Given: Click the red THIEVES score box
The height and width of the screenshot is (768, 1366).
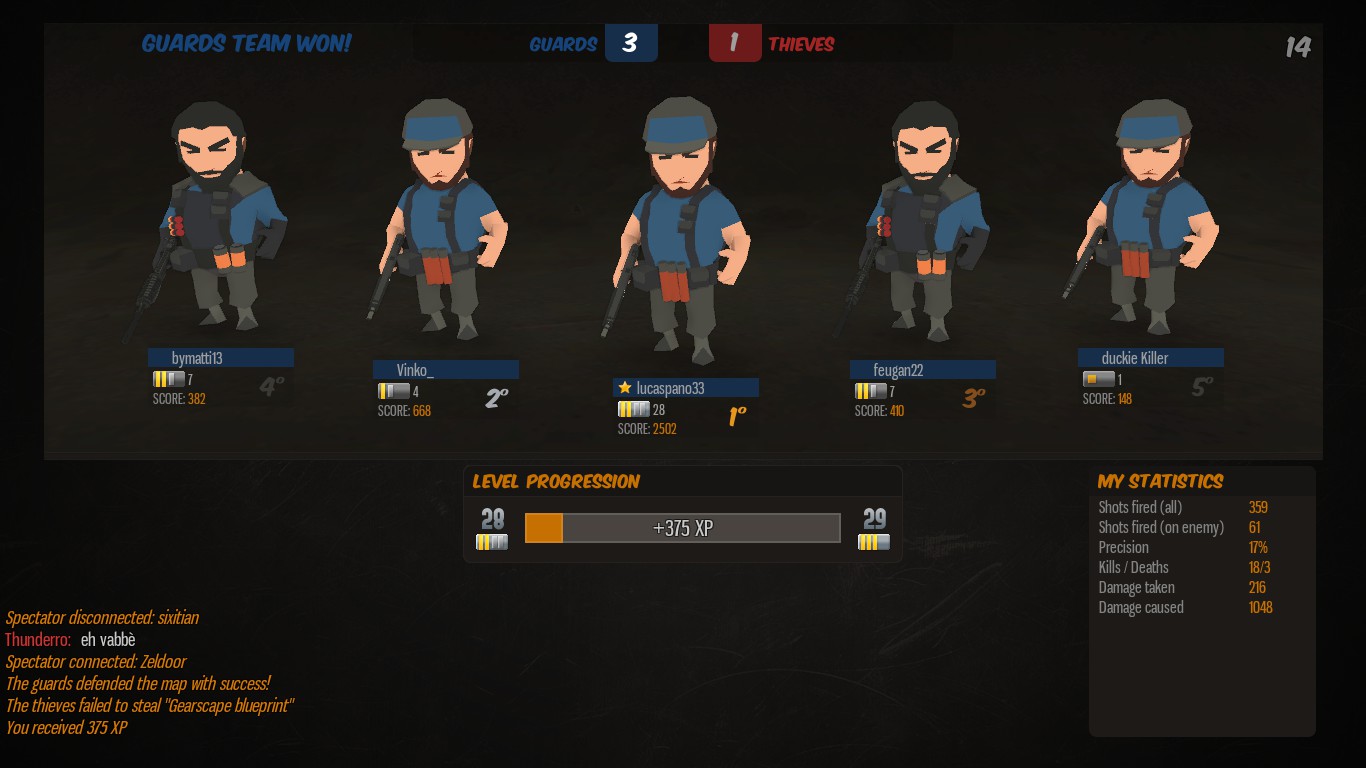Looking at the screenshot, I should 735,43.
